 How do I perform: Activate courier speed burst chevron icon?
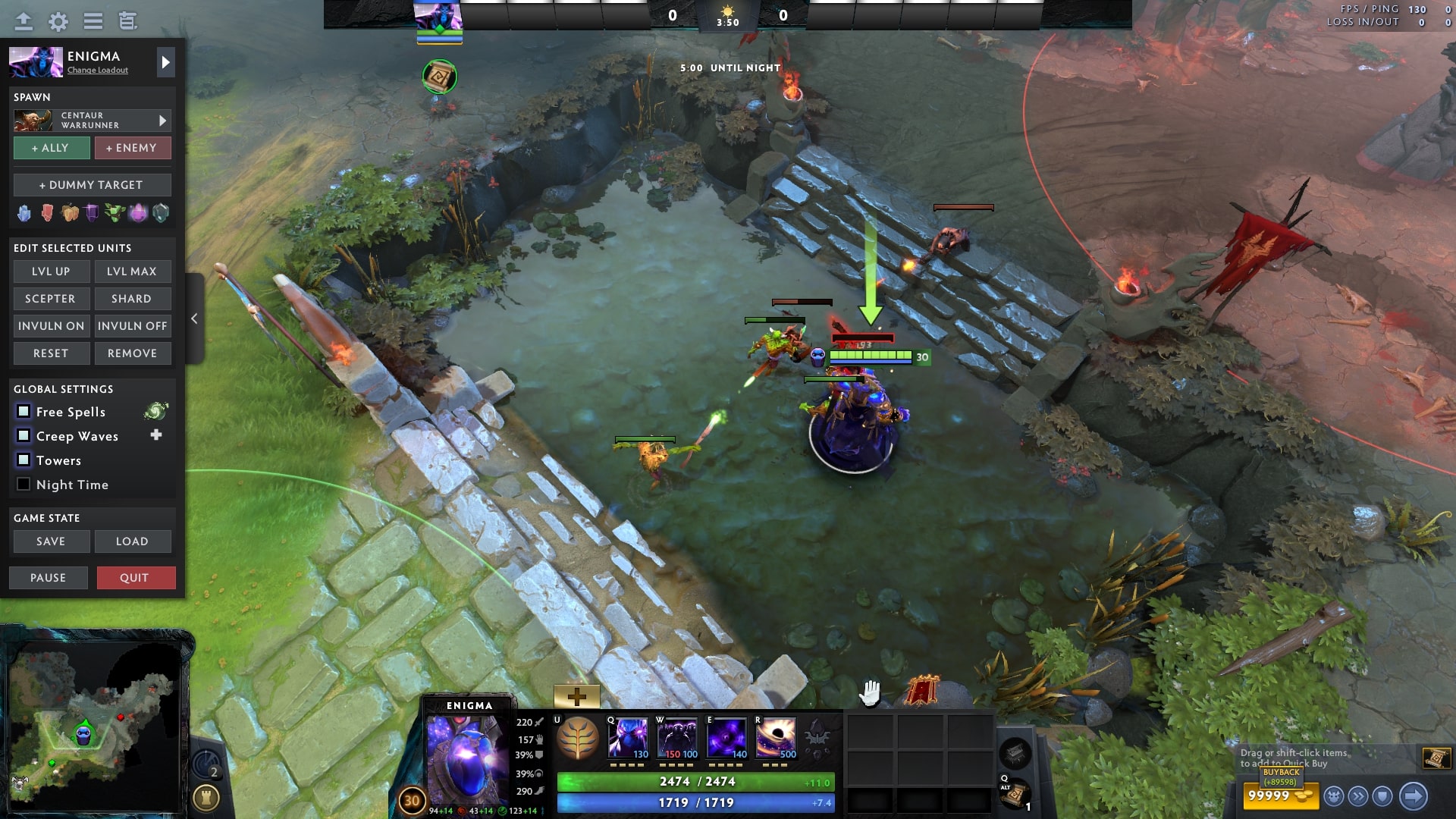coord(1357,797)
